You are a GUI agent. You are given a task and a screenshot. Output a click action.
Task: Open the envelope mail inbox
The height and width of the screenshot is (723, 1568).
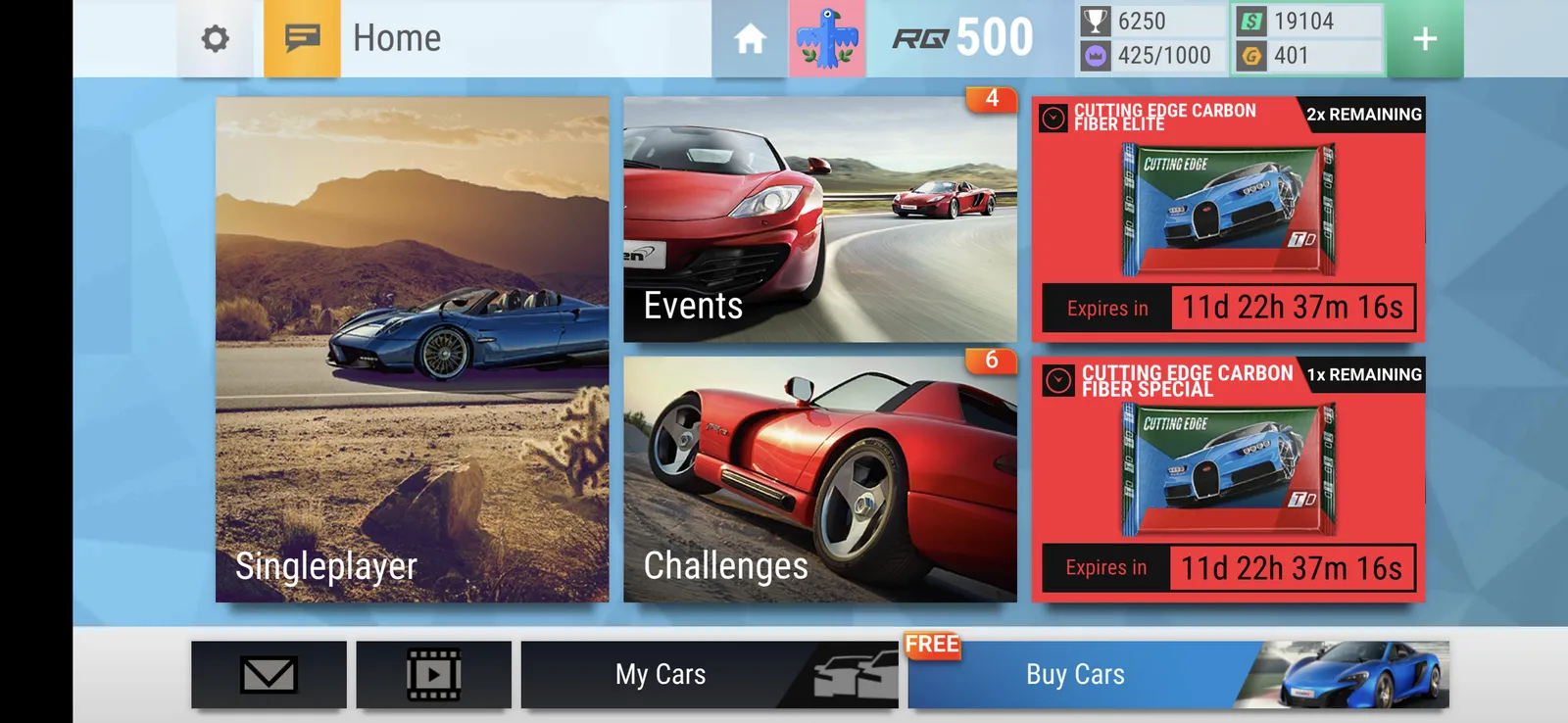(x=269, y=674)
